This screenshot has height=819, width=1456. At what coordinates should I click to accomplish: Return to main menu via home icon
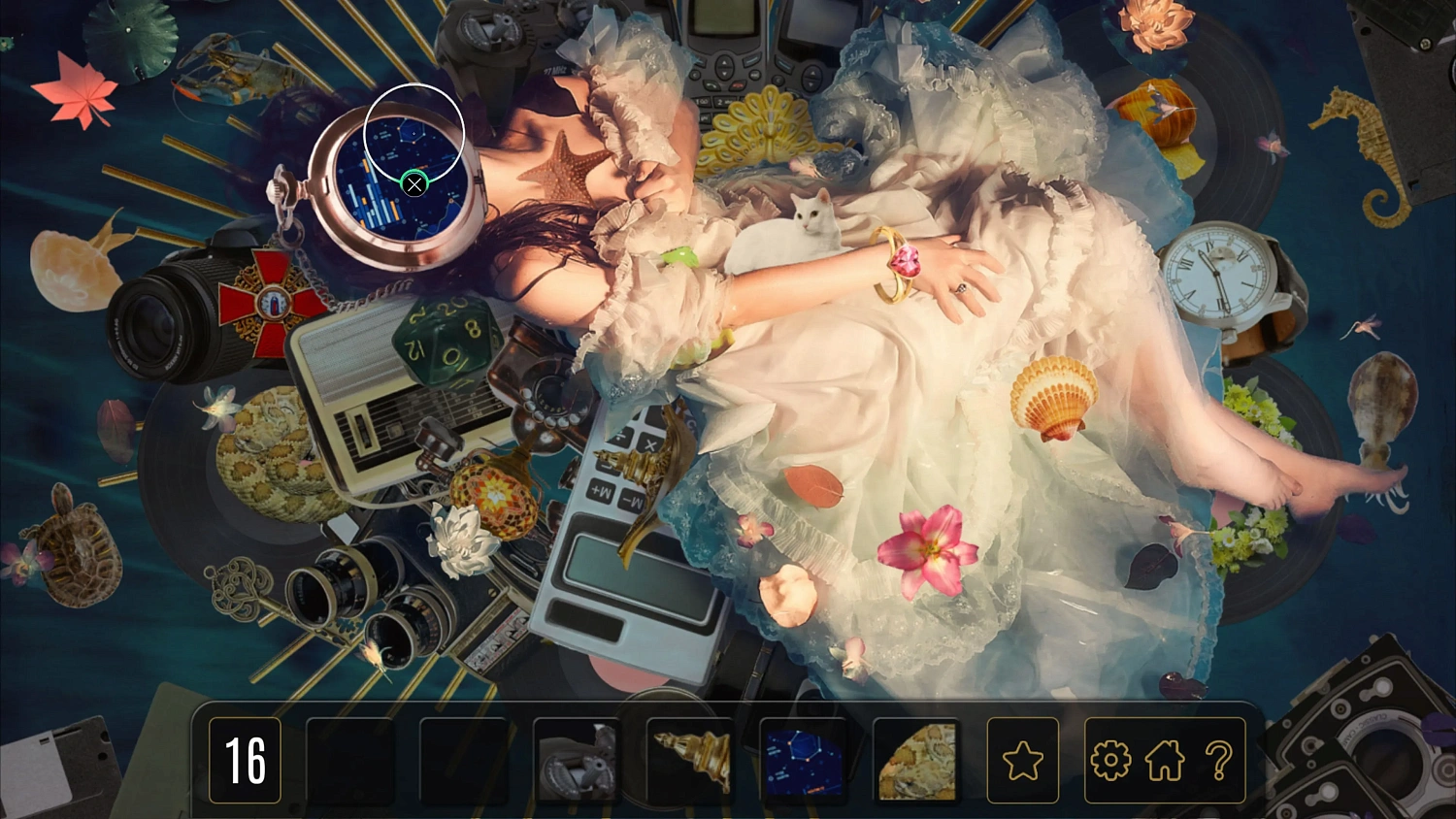click(x=1164, y=761)
